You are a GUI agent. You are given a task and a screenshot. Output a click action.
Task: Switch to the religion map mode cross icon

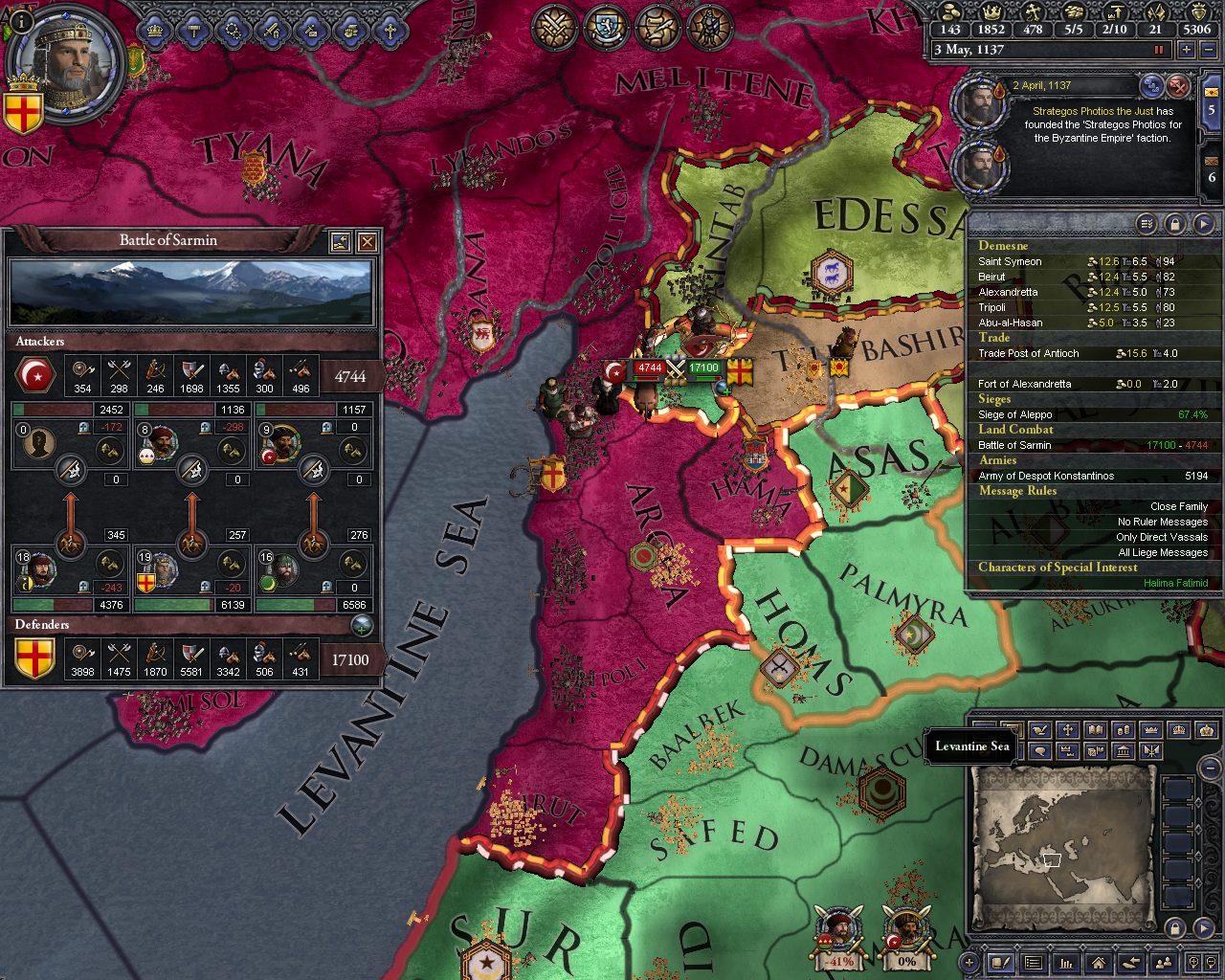click(1067, 730)
